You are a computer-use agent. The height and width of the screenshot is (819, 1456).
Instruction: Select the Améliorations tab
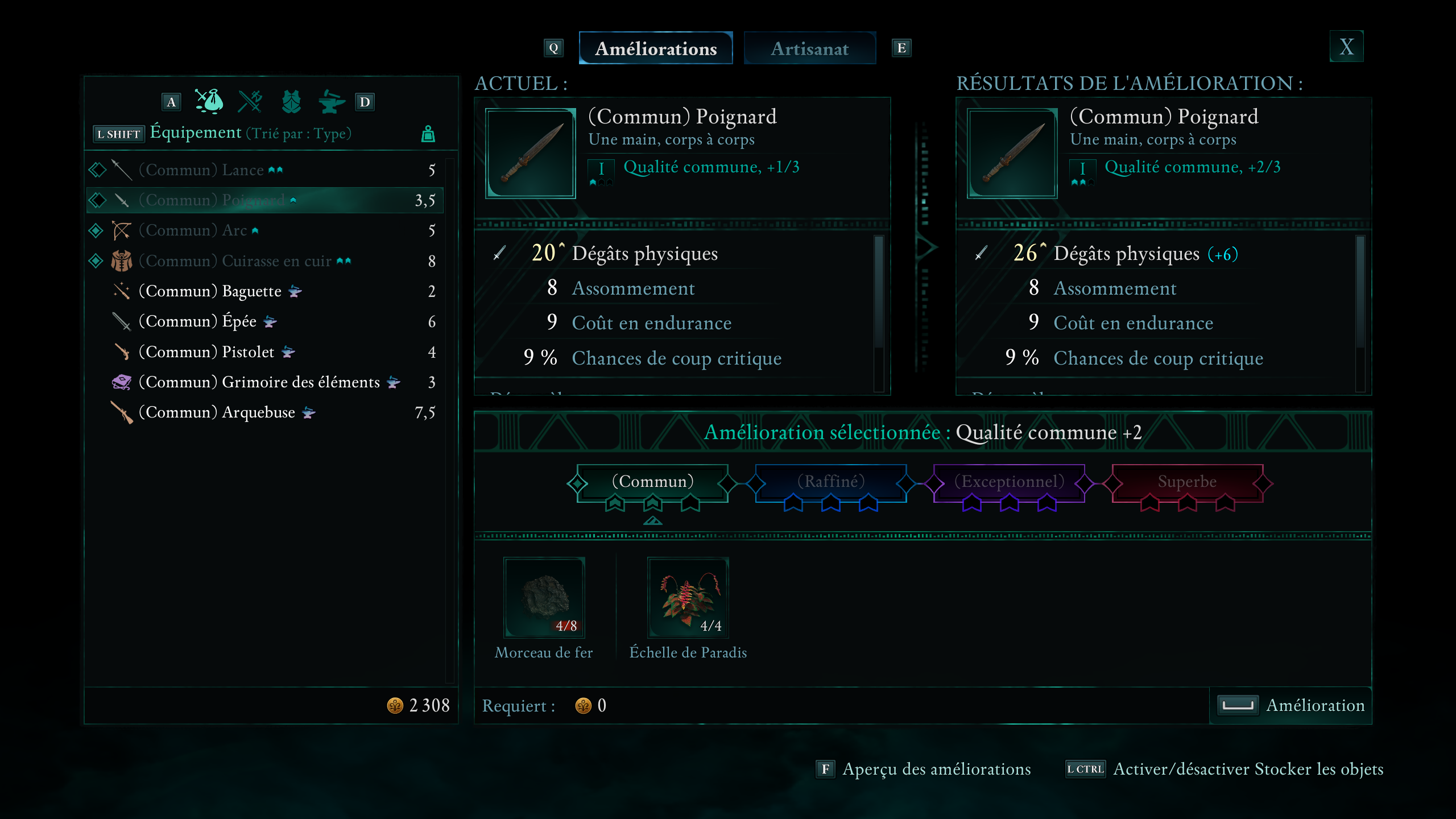point(655,49)
